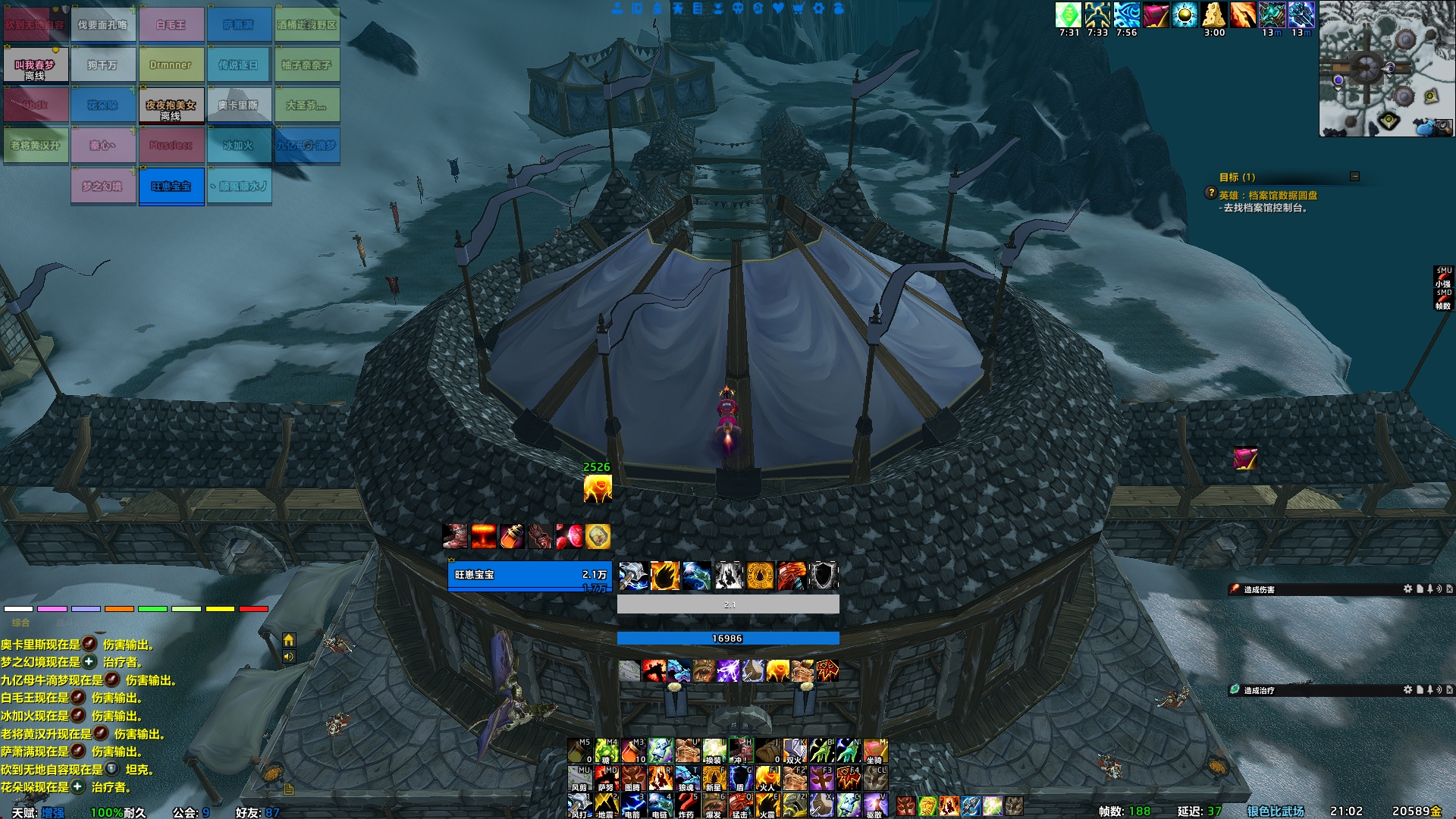Use the 坐骑 mount action button
This screenshot has height=819, width=1456.
pos(874,751)
